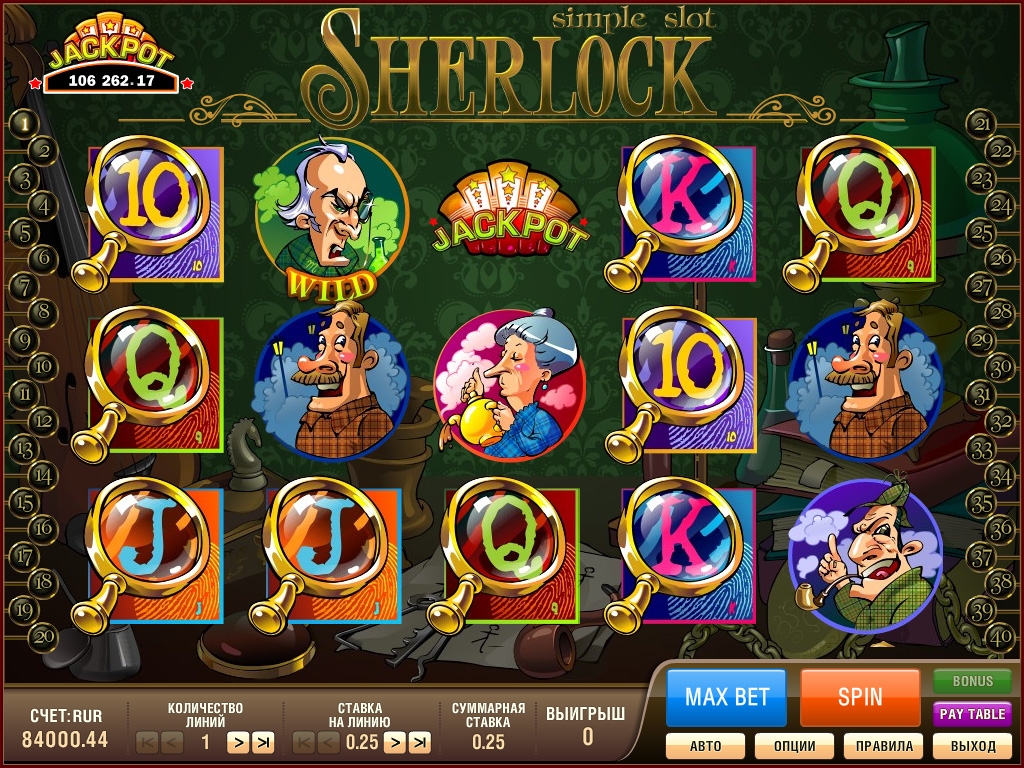The height and width of the screenshot is (768, 1024).
Task: Increase number of lines by one
Action: click(238, 742)
